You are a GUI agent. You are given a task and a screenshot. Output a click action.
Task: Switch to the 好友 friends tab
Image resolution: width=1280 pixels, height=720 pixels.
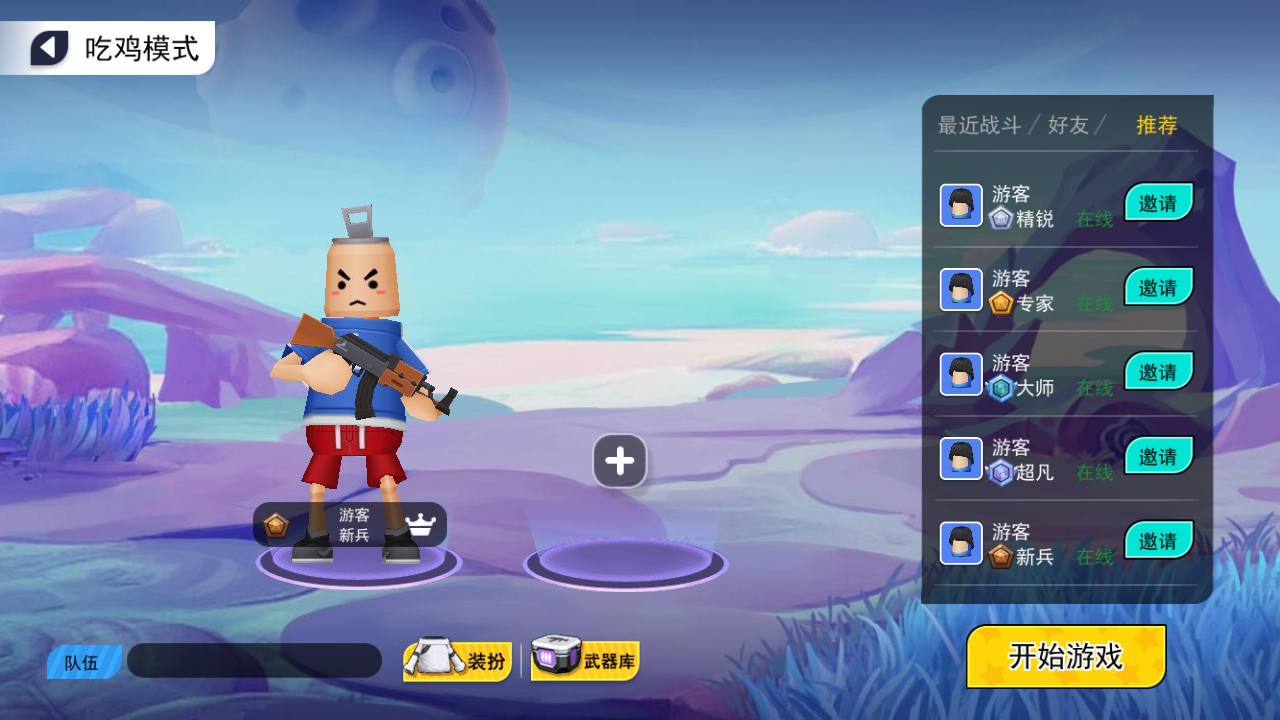click(1068, 125)
